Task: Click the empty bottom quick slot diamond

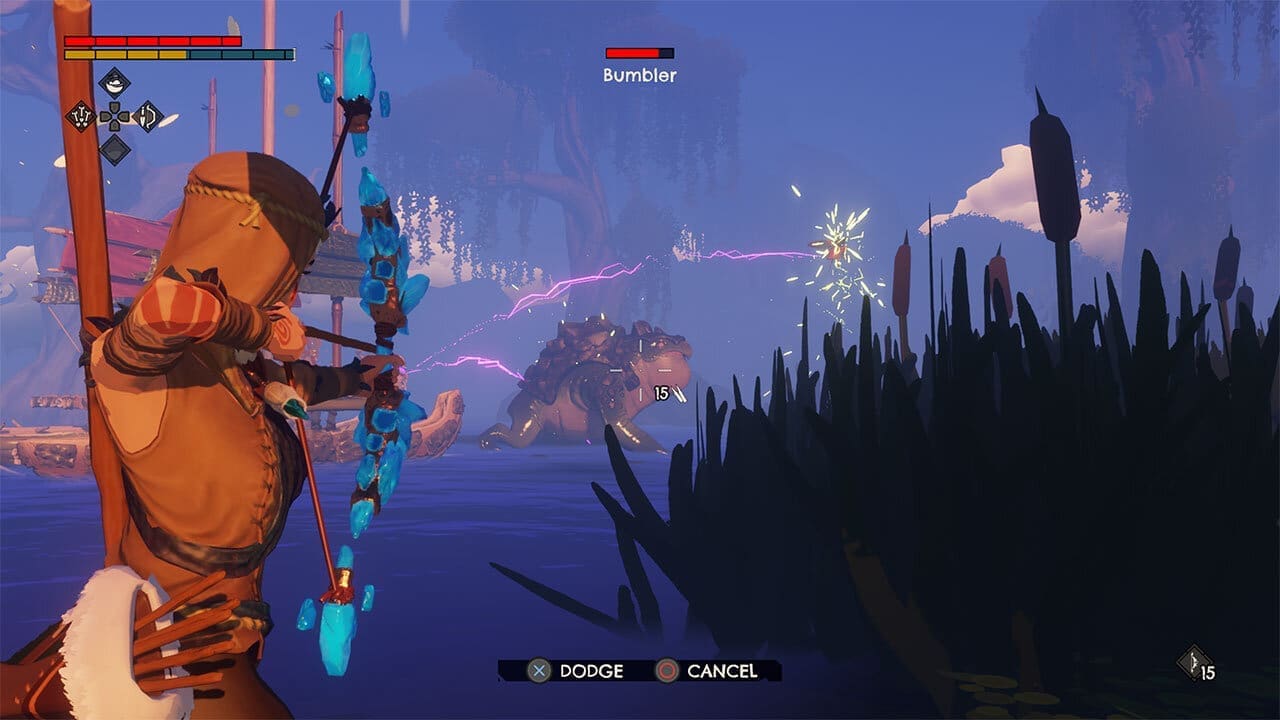Action: [114, 150]
